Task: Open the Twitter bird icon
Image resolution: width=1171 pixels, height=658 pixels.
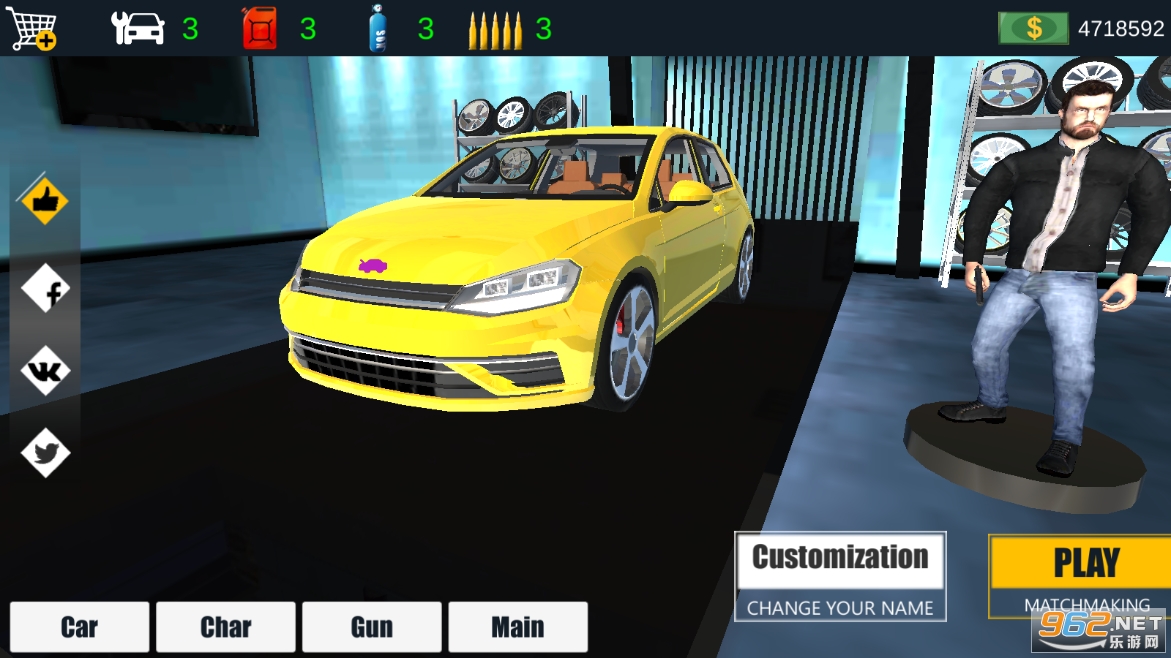Action: pos(46,453)
